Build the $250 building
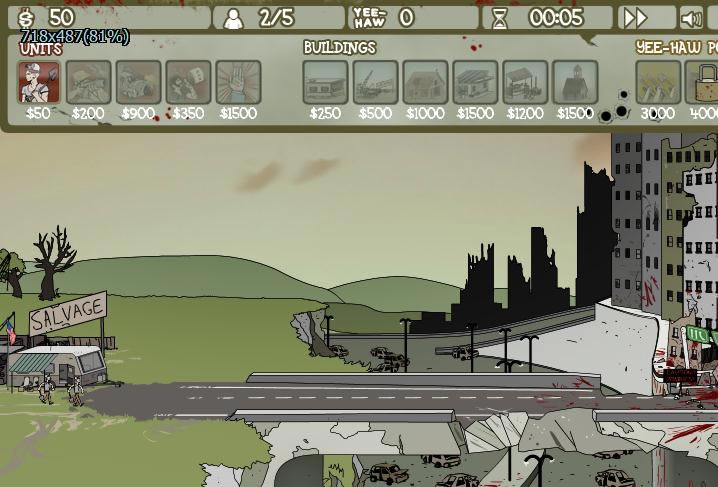The width and height of the screenshot is (718, 487). (x=325, y=82)
